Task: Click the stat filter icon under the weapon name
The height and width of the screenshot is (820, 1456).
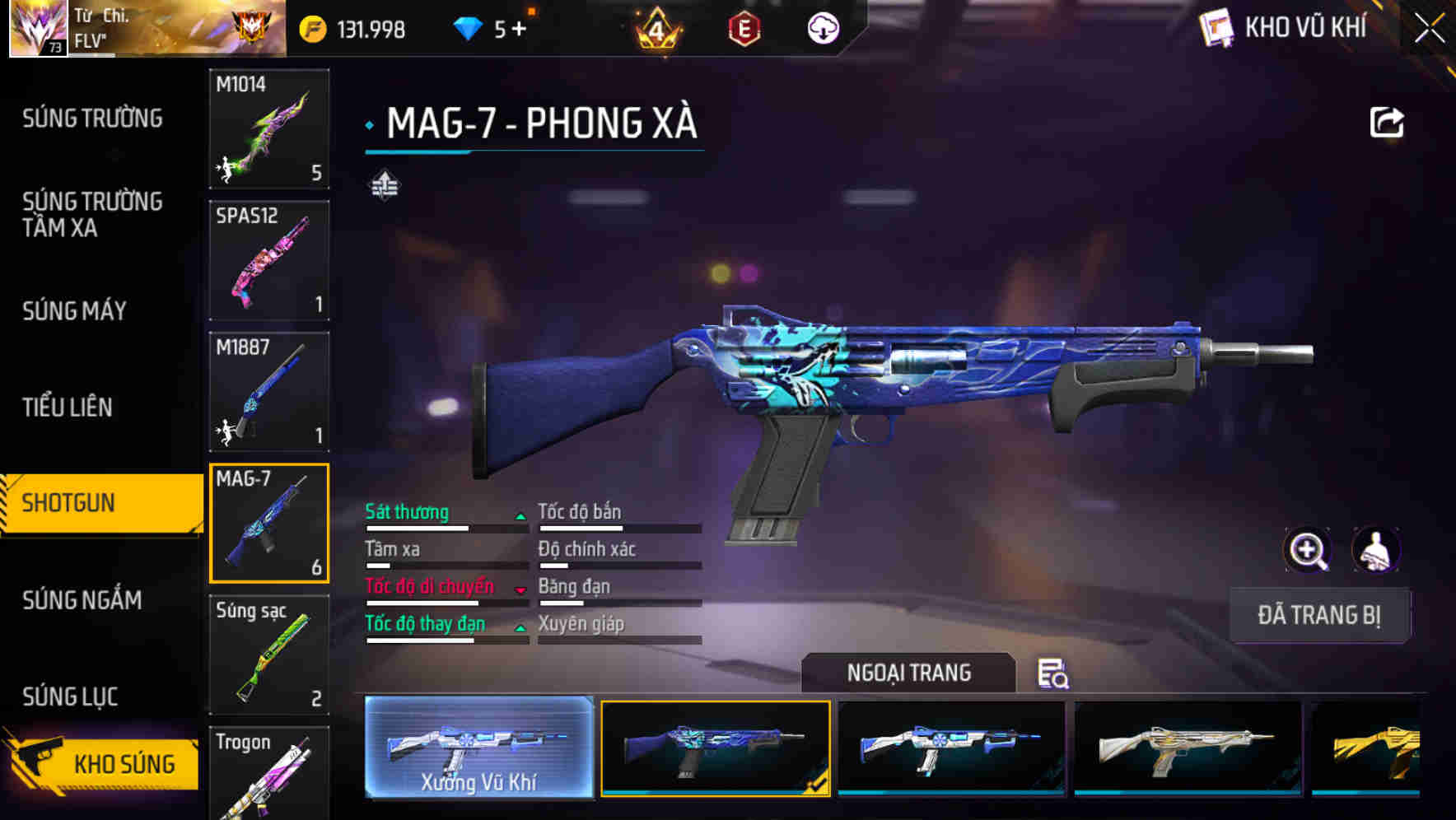Action: tap(386, 185)
